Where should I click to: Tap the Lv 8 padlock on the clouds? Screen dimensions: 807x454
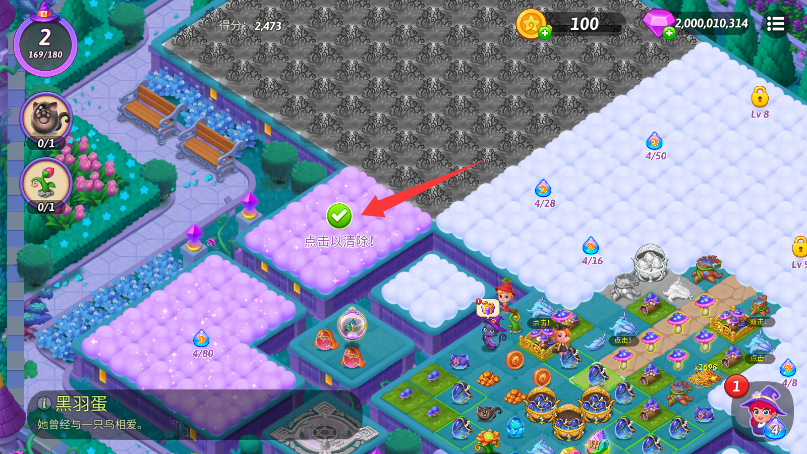pyautogui.click(x=759, y=98)
